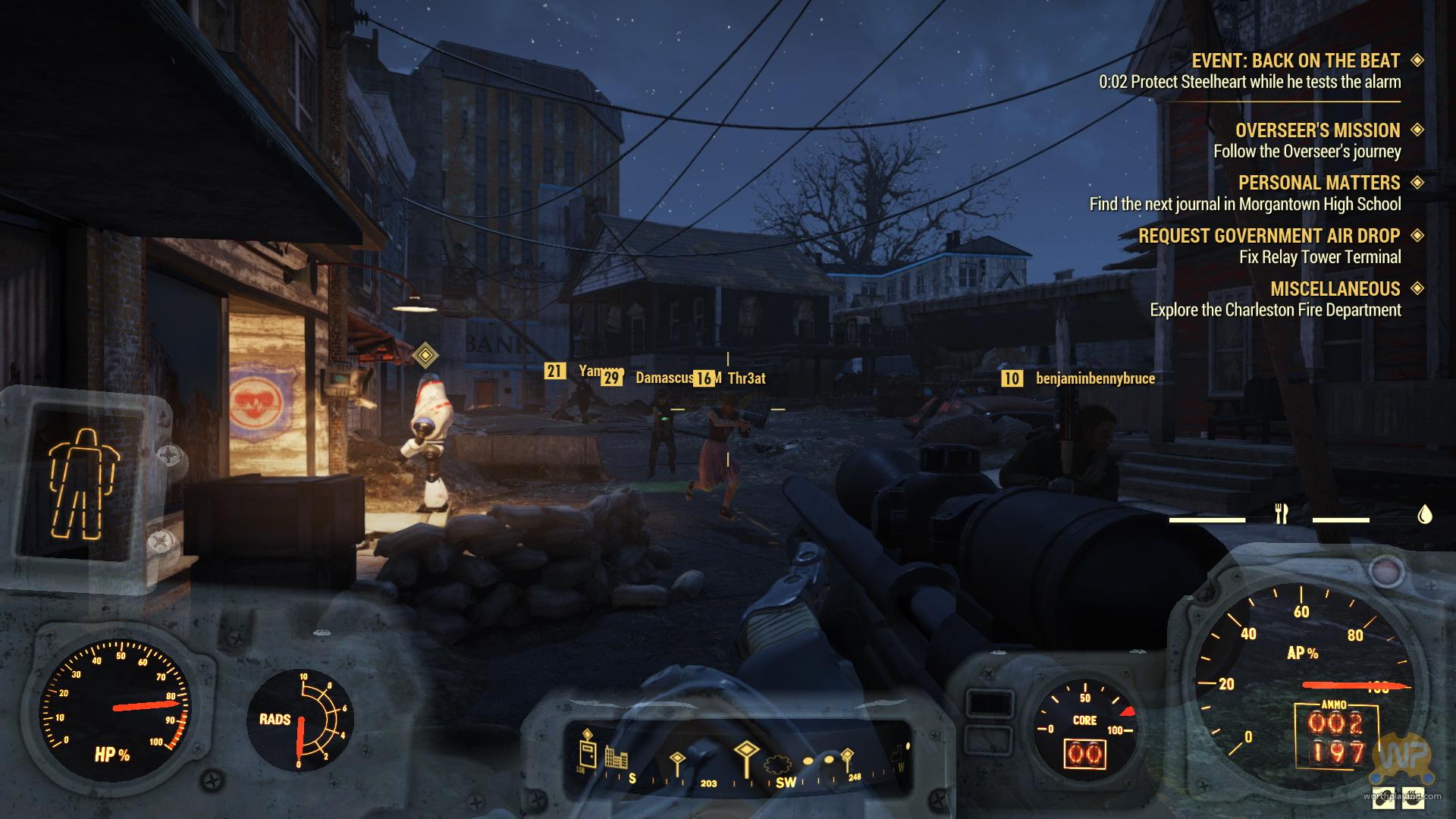The width and height of the screenshot is (1456, 819).
Task: Select the city buildings marker on the compass
Action: [x=615, y=756]
